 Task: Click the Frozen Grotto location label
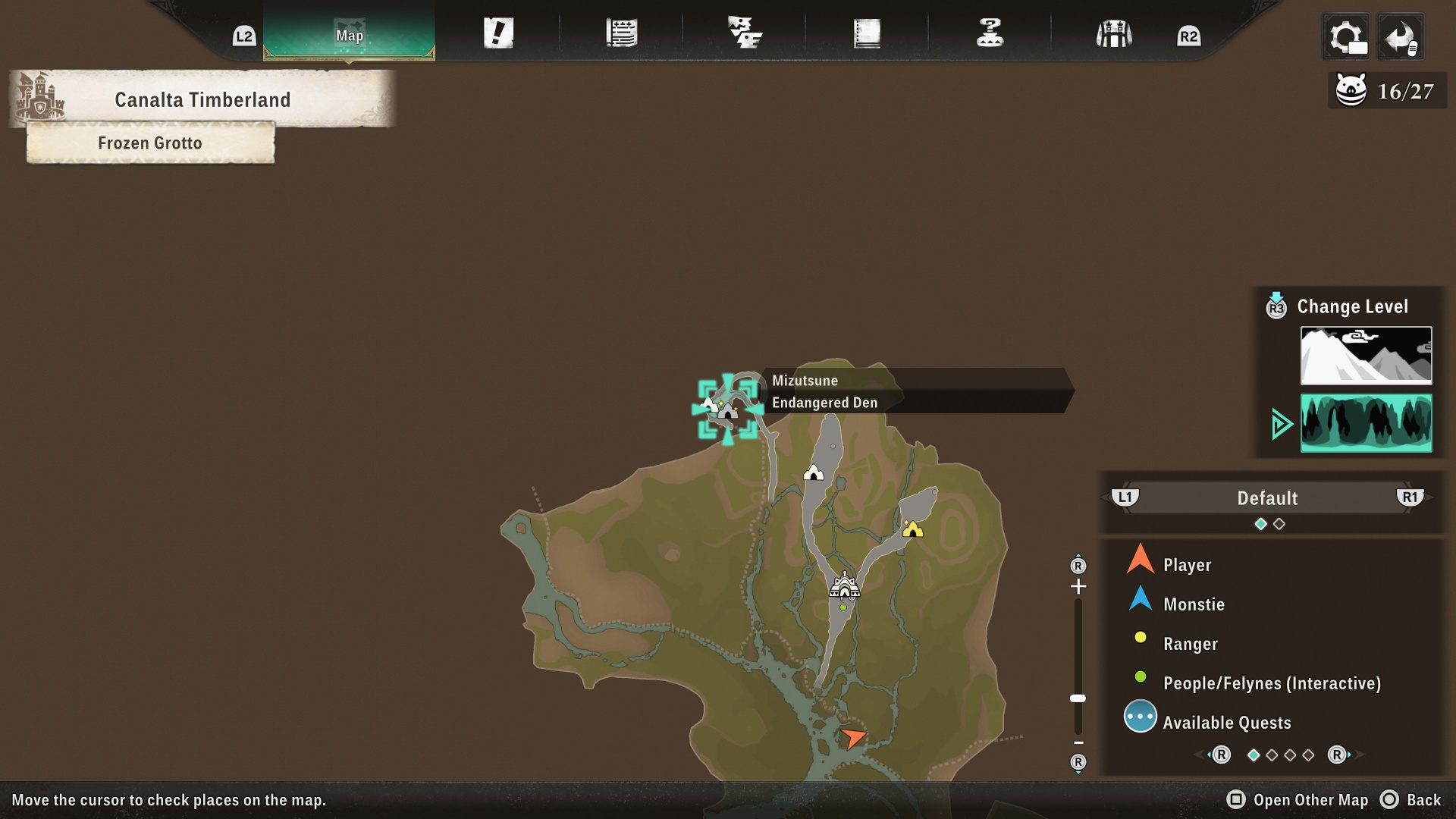[149, 143]
